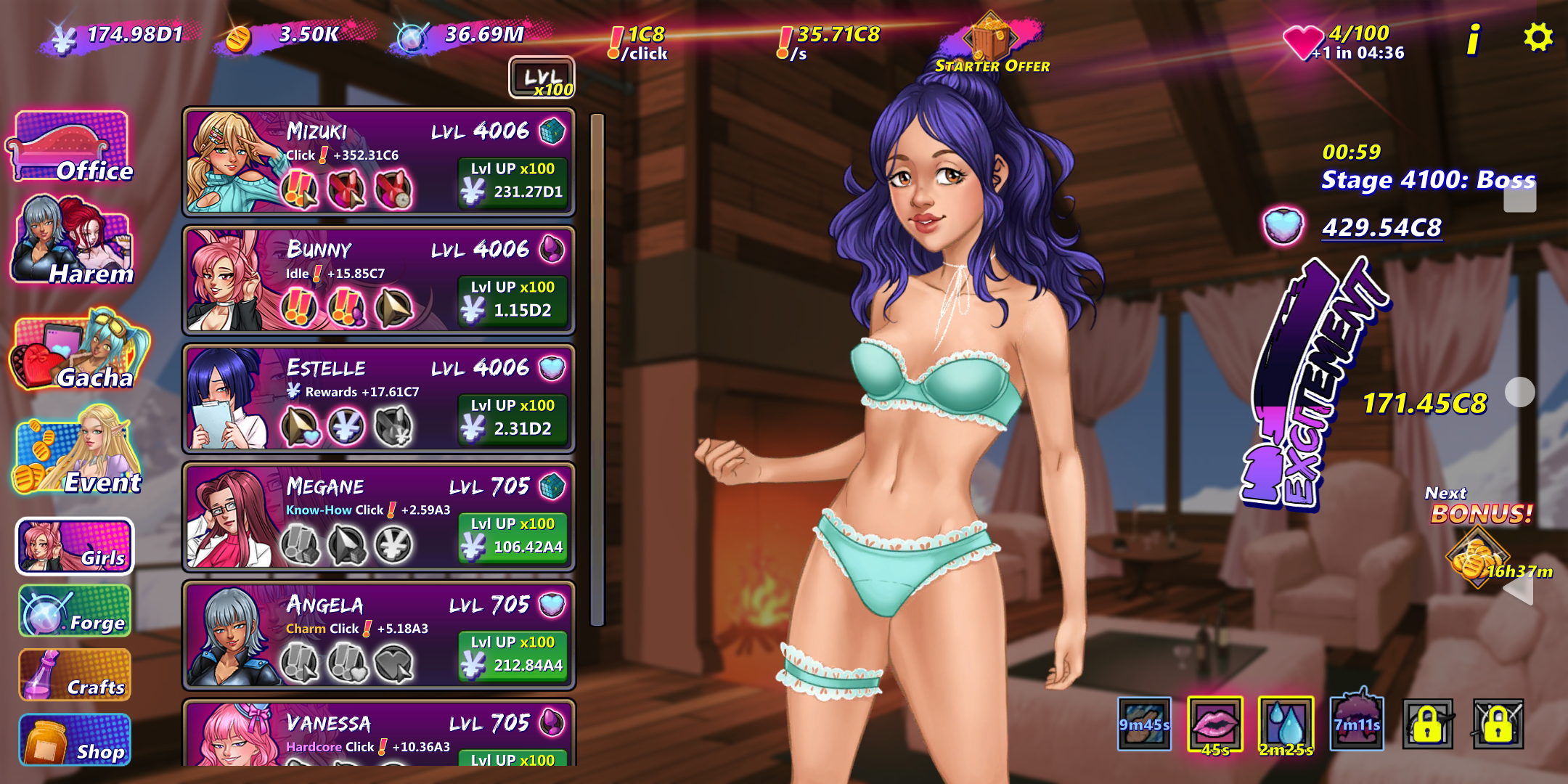Show the info panel via the i icon

[1473, 39]
